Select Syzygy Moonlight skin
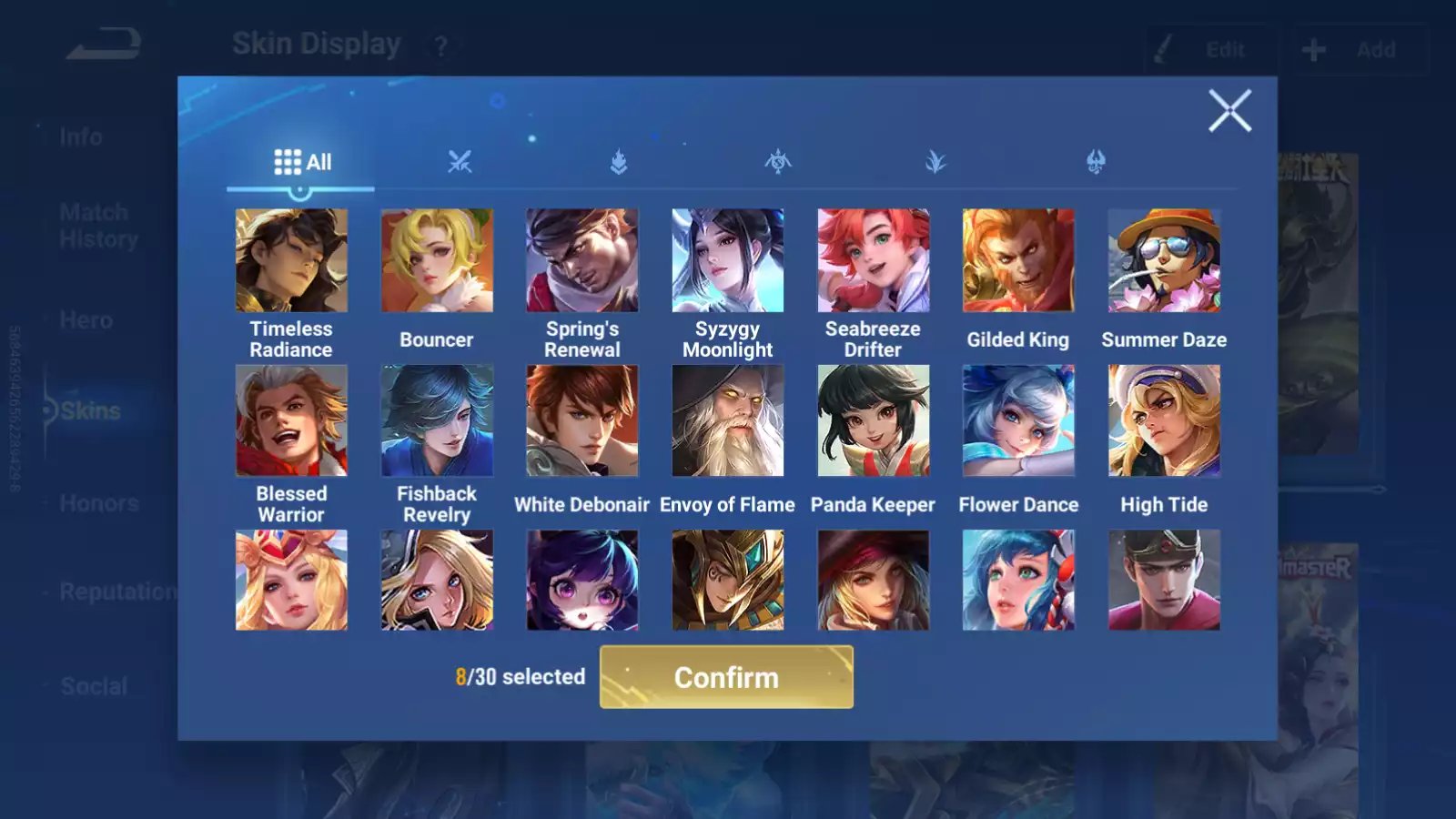The height and width of the screenshot is (819, 1456). [x=728, y=261]
